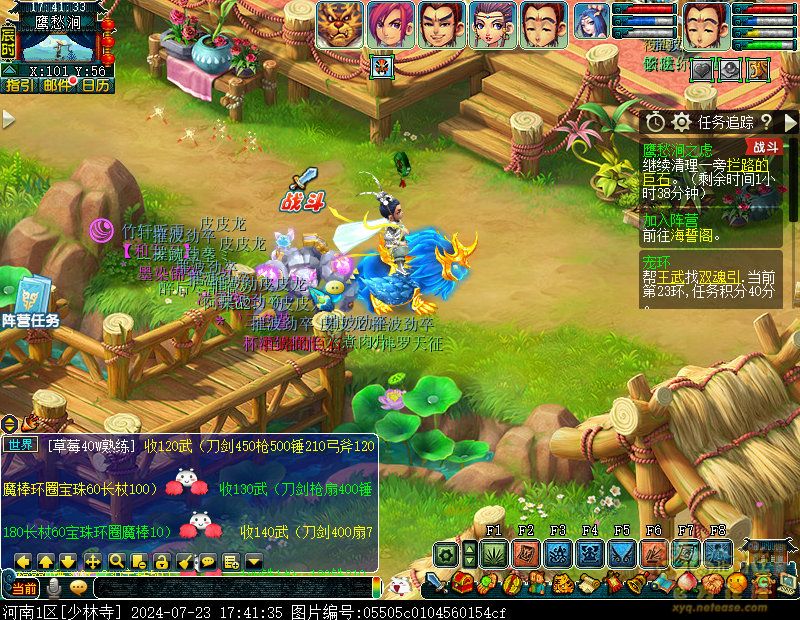Collapse the 任务追踪 panel with the arrow

tap(791, 122)
